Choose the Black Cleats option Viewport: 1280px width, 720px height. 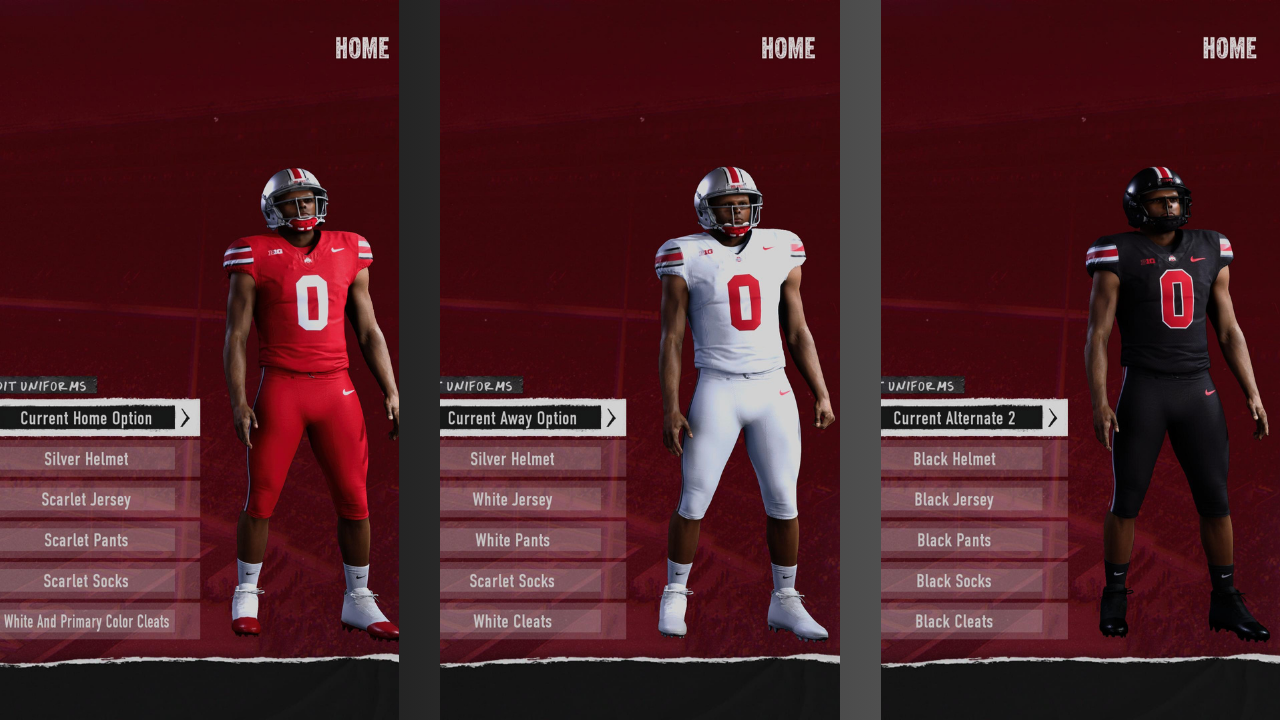pos(955,621)
